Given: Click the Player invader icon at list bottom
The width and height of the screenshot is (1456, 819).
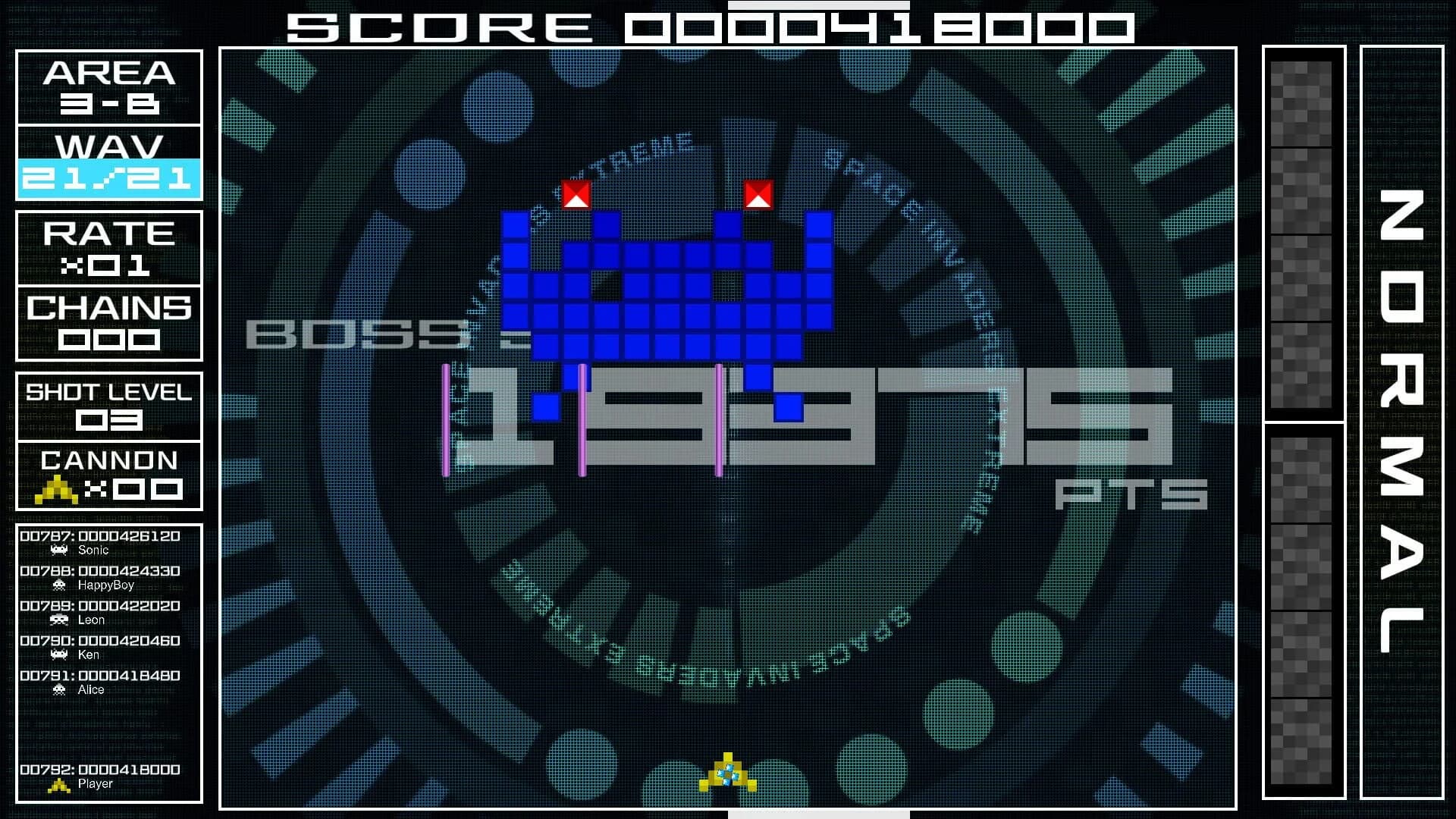Looking at the screenshot, I should [x=59, y=785].
